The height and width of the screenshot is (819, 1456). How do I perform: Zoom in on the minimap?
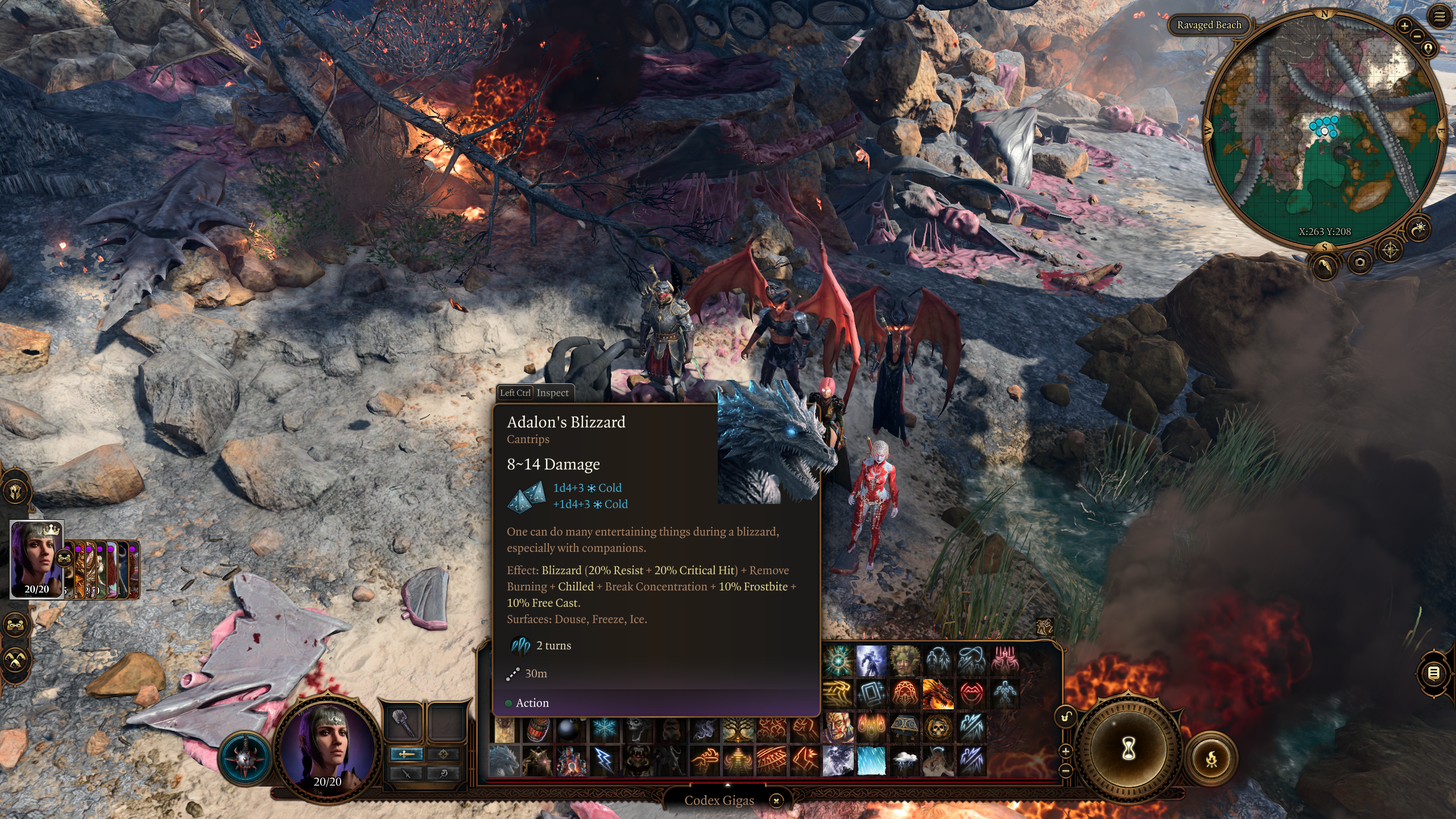1404,26
